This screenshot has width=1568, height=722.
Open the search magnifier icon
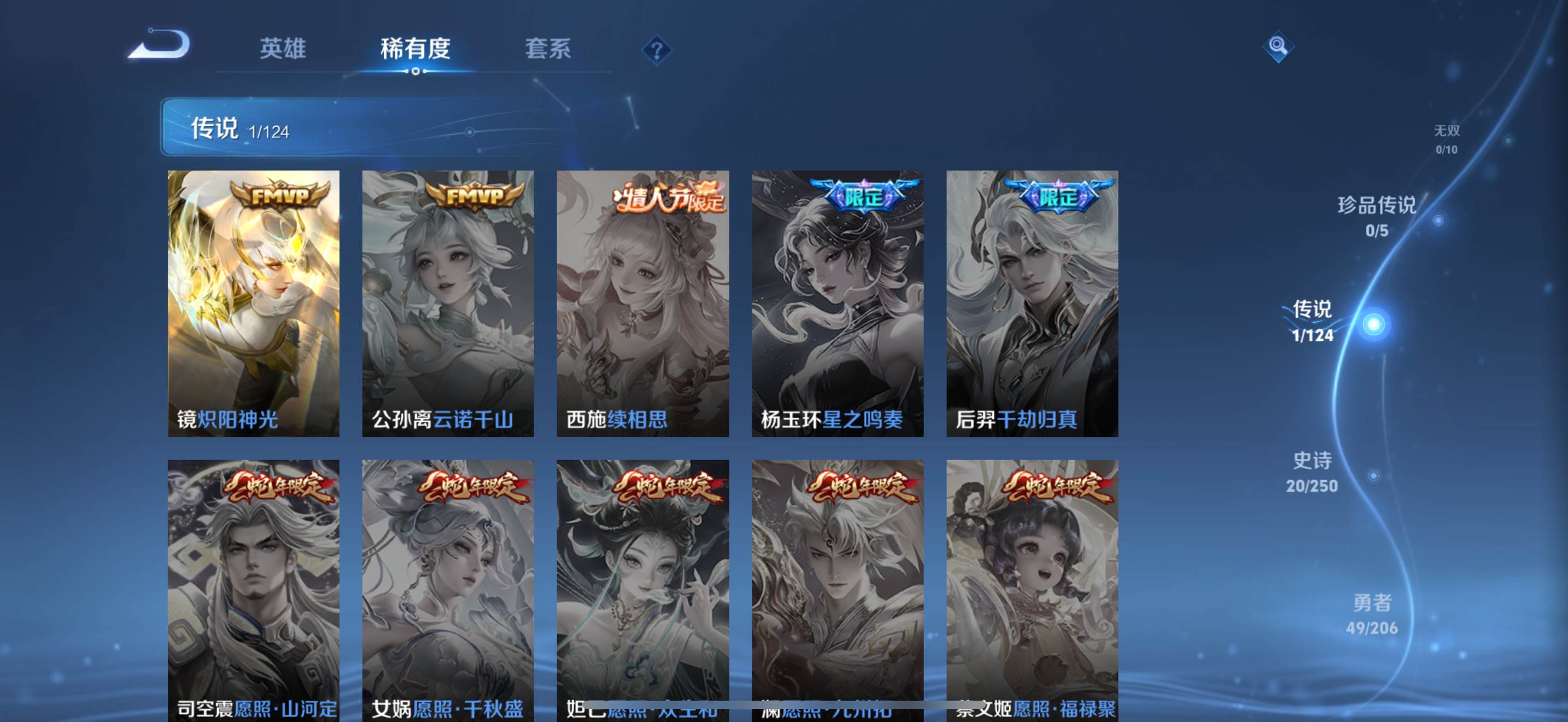point(1278,46)
